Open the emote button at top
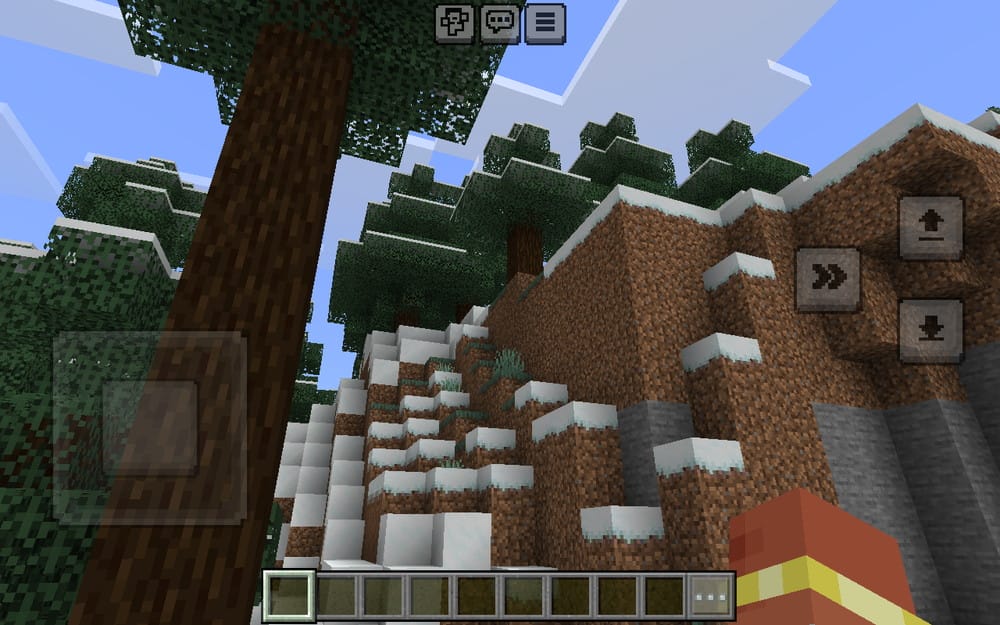The height and width of the screenshot is (625, 1000). point(455,23)
